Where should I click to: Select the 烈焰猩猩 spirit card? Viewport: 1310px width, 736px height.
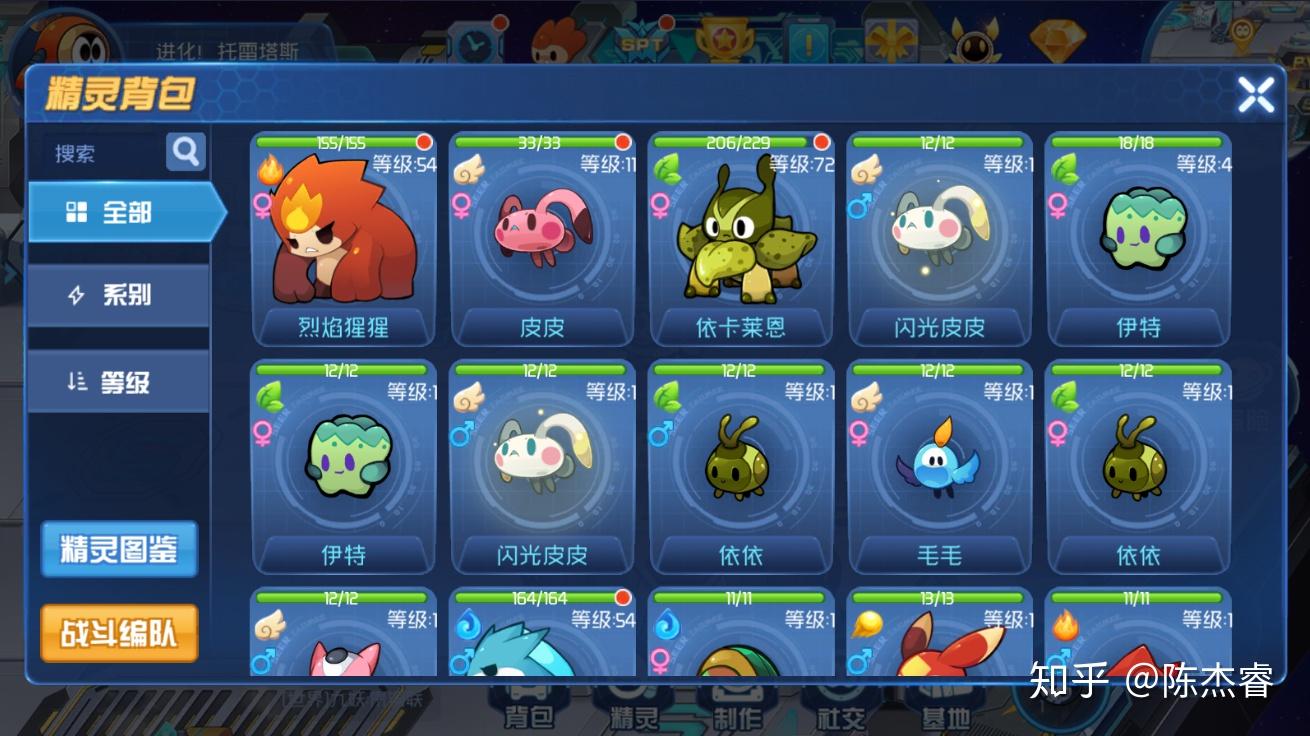(343, 240)
